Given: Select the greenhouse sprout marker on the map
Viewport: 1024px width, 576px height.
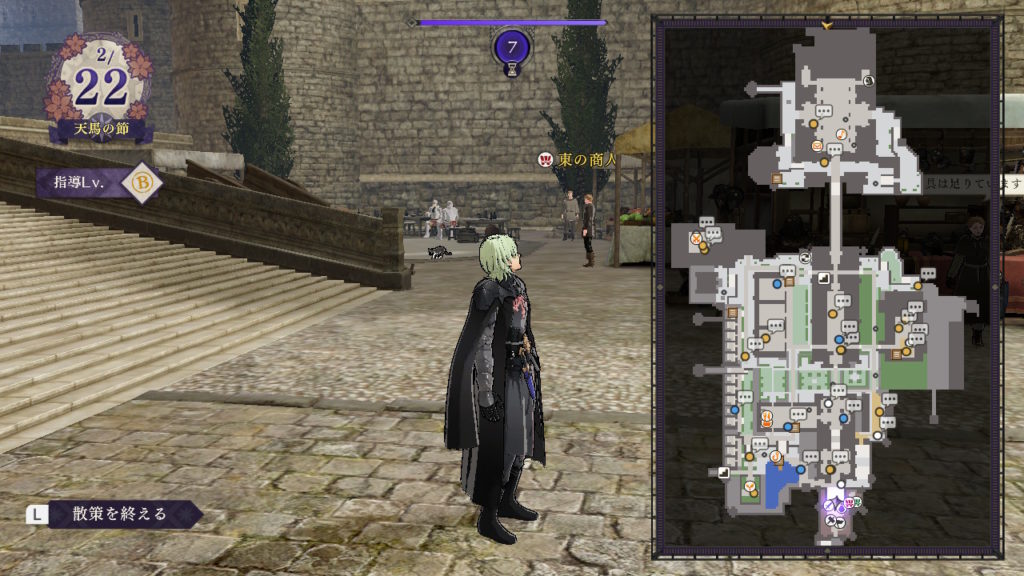Looking at the screenshot, I should point(751,486).
